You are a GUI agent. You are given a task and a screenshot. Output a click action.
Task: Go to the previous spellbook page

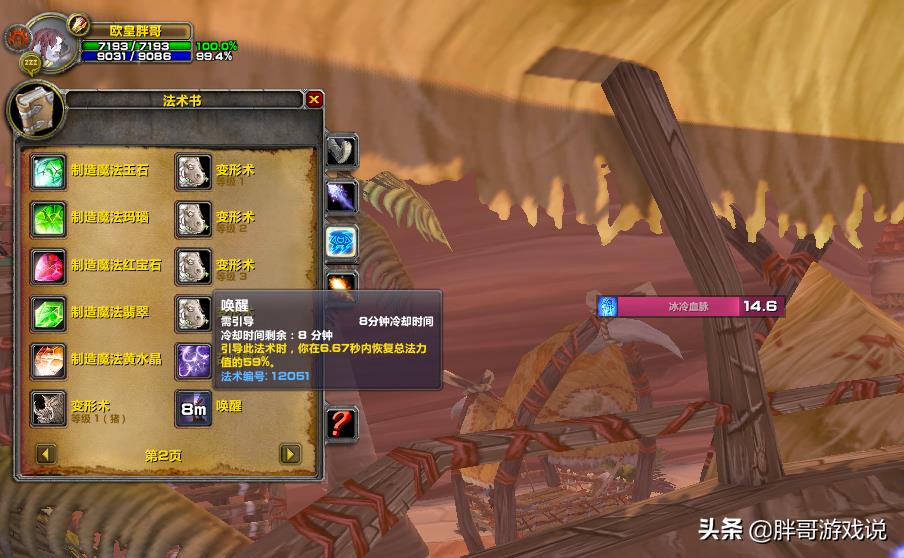coord(46,454)
